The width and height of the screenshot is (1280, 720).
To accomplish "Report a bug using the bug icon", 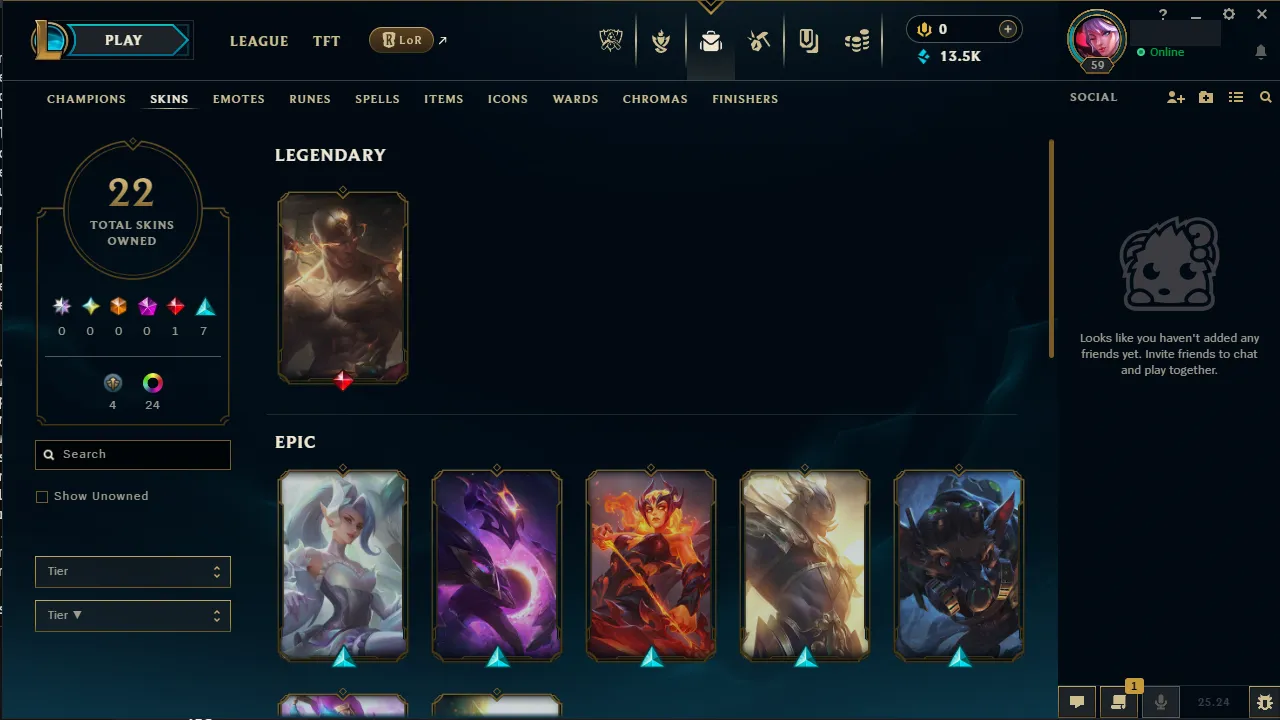I will (x=1264, y=701).
